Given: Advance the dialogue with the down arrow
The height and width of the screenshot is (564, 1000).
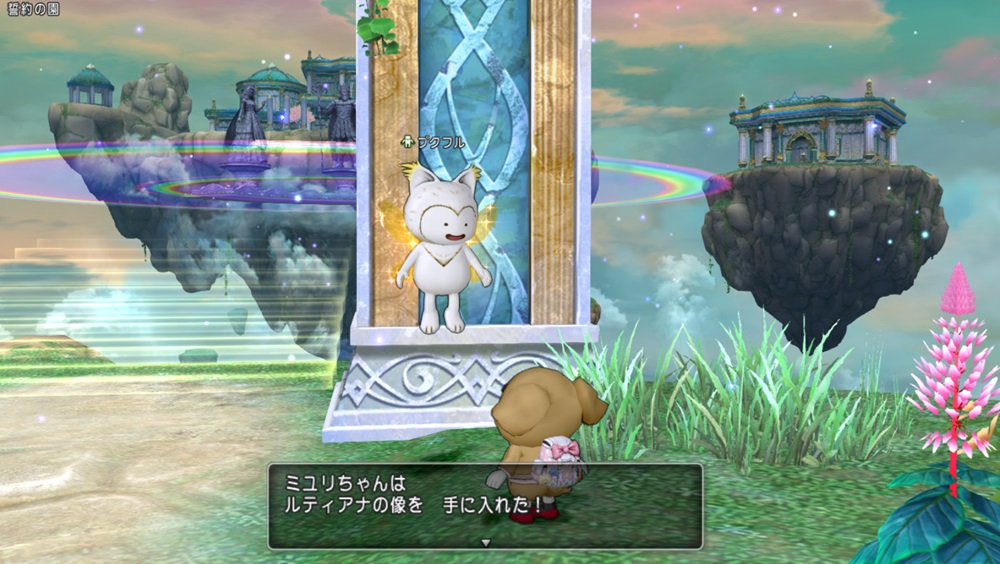Looking at the screenshot, I should [485, 541].
